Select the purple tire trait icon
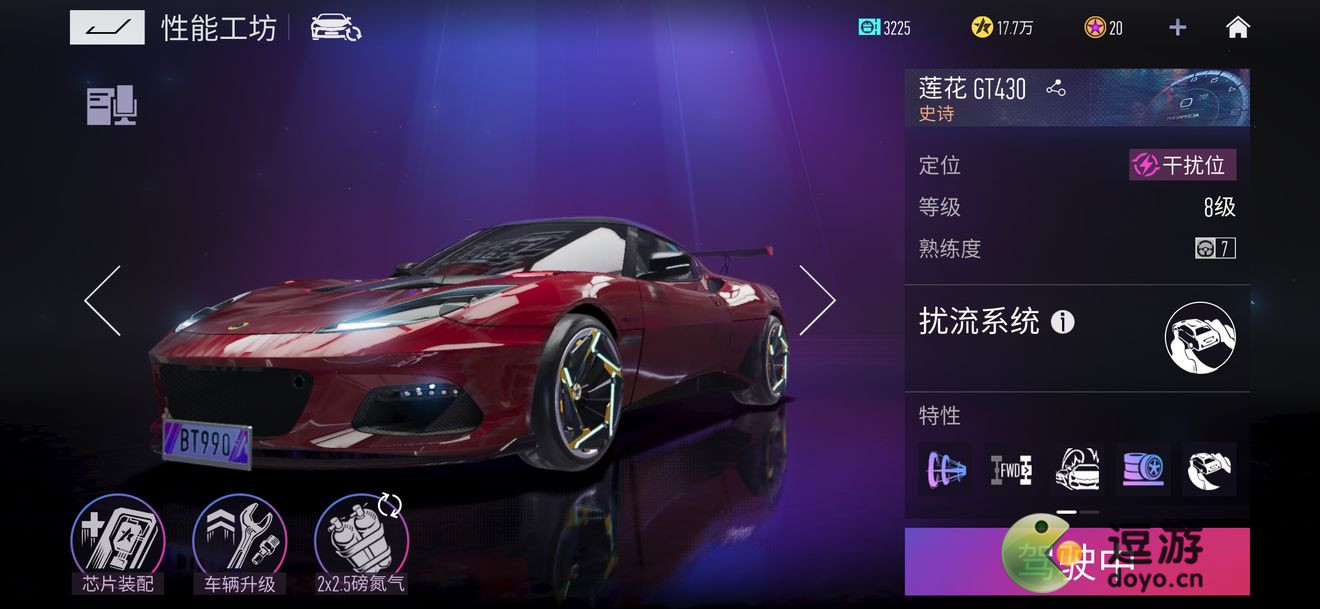The height and width of the screenshot is (609, 1320). point(1143,469)
